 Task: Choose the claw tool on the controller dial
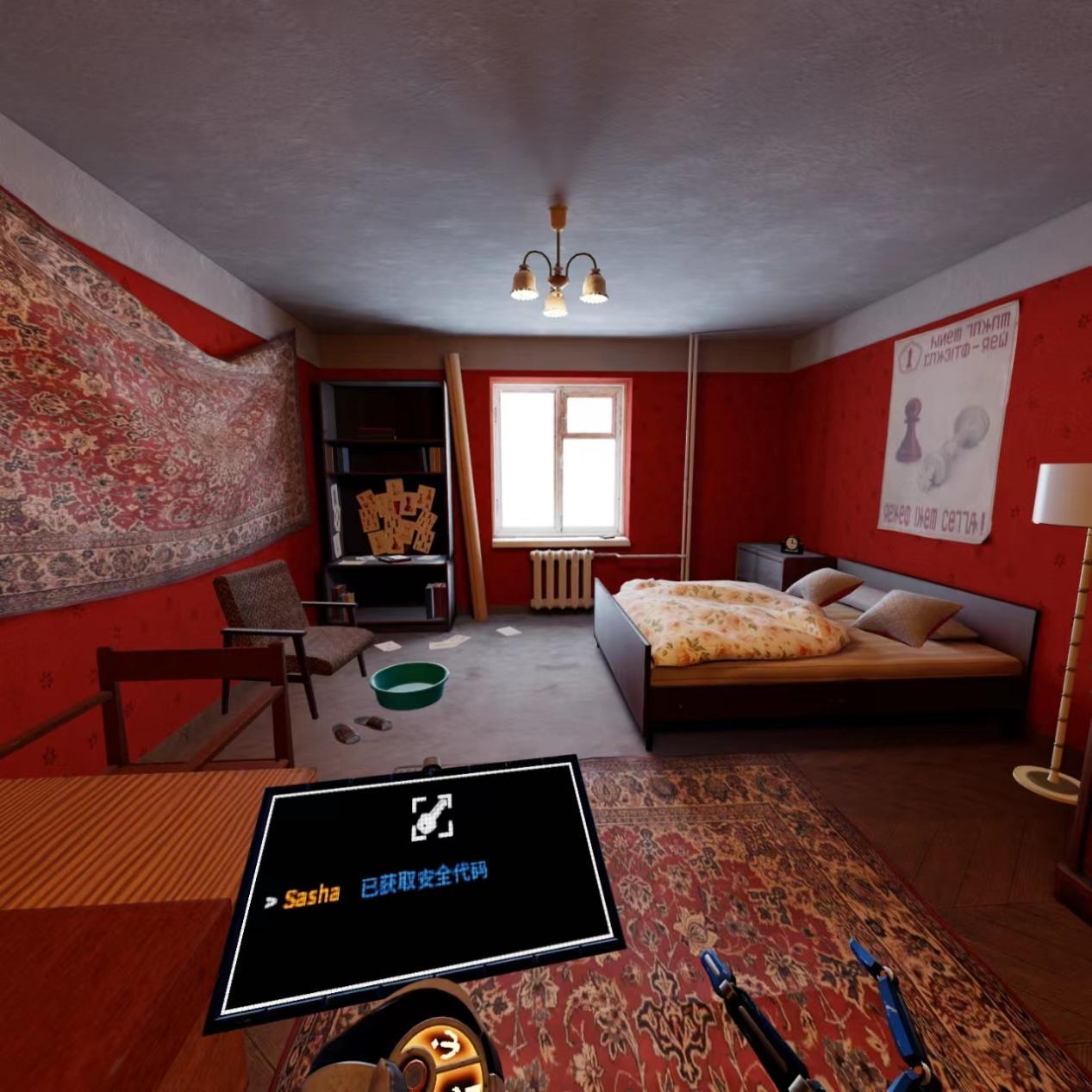446,1046
